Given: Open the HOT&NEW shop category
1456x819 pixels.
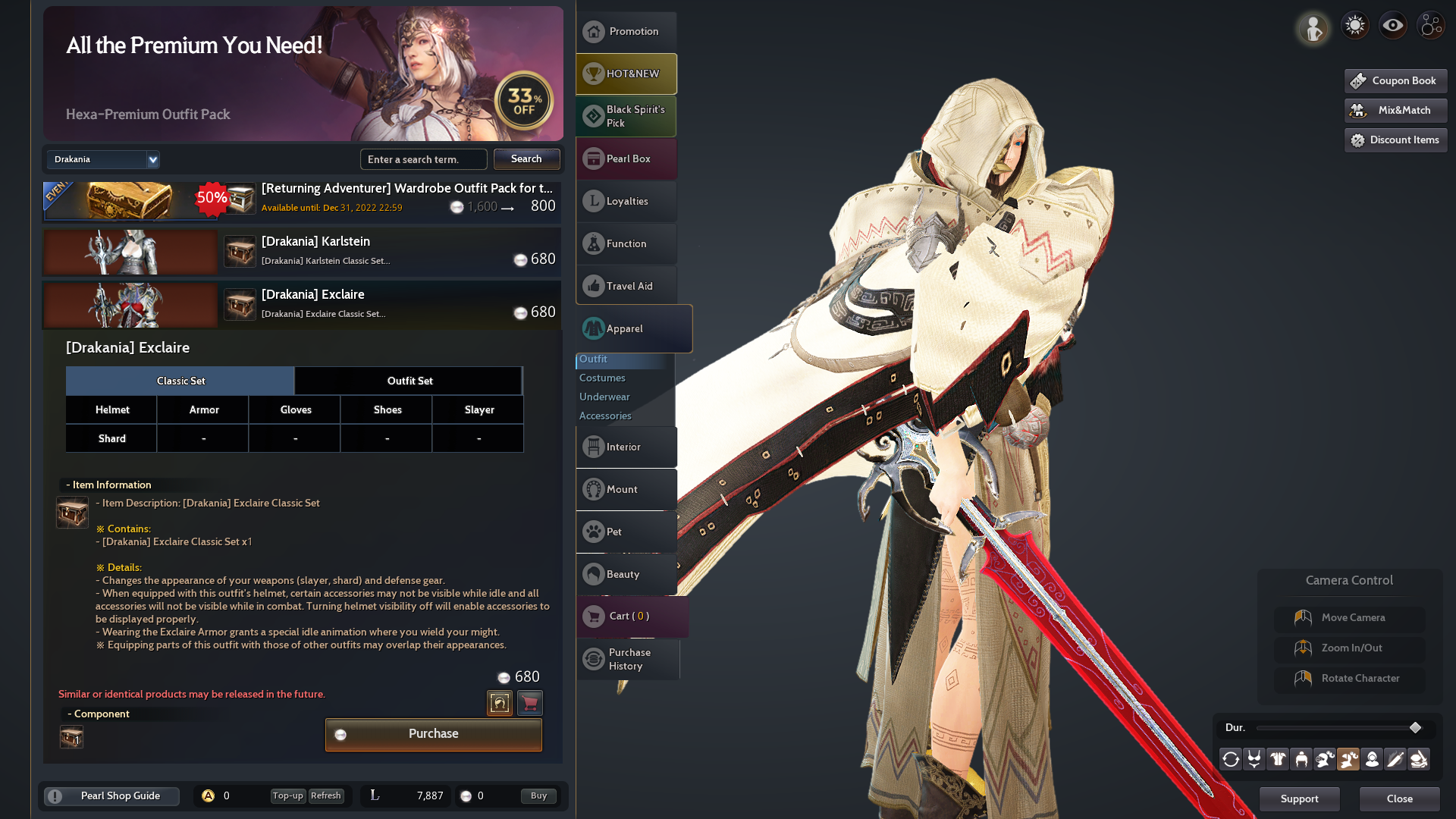Looking at the screenshot, I should (x=626, y=74).
